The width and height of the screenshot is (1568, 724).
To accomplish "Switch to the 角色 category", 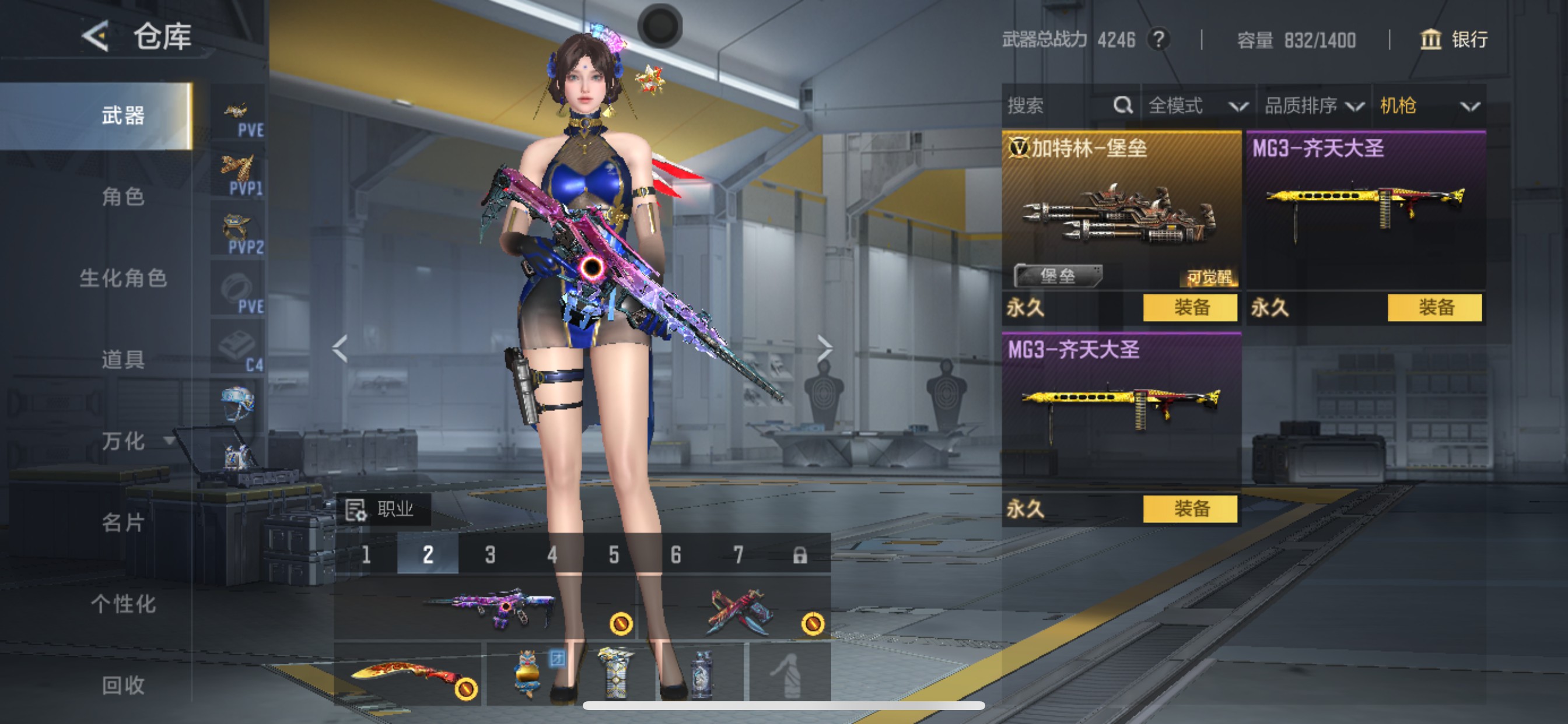I will pyautogui.click(x=123, y=196).
